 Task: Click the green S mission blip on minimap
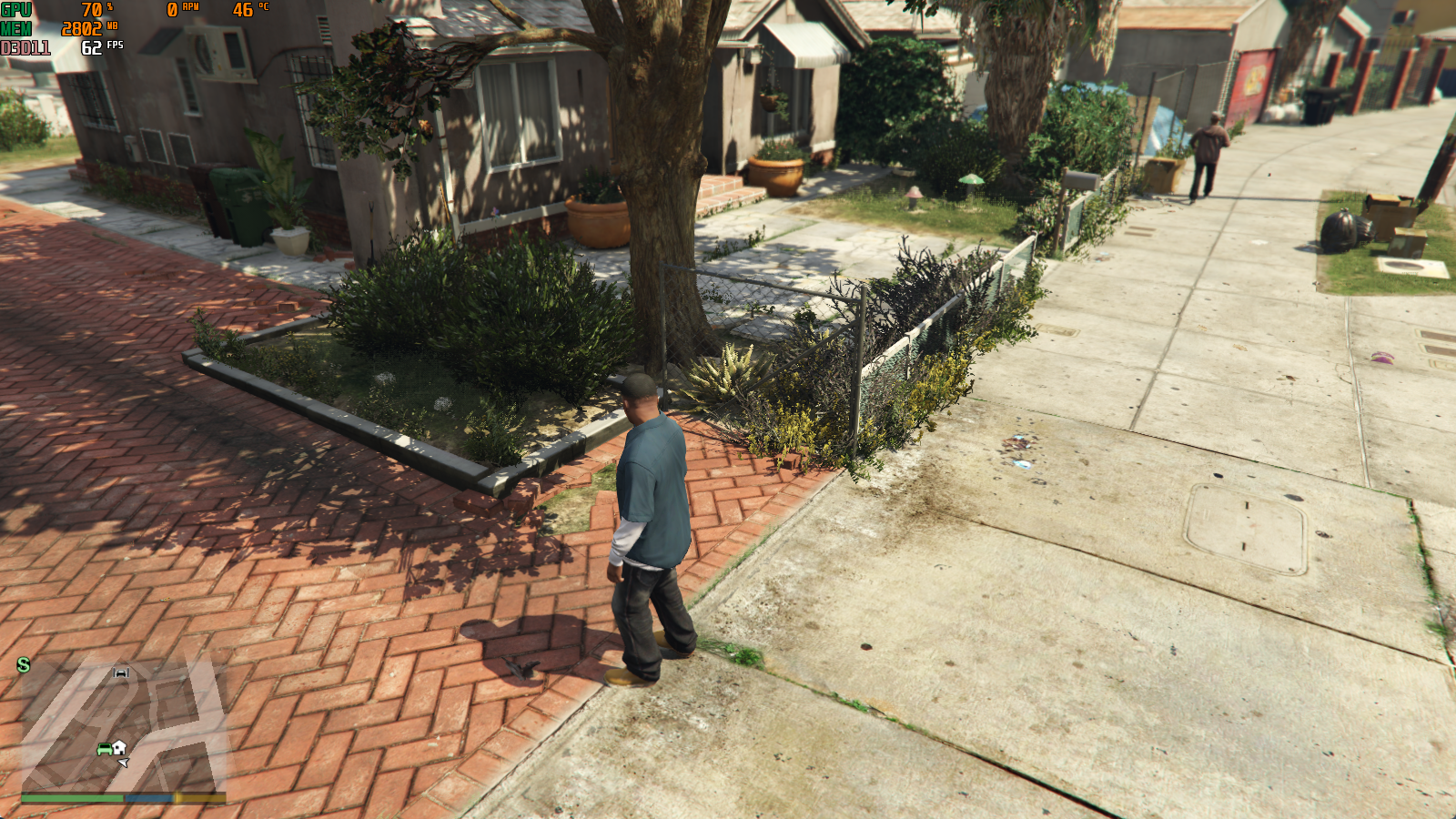tap(24, 665)
